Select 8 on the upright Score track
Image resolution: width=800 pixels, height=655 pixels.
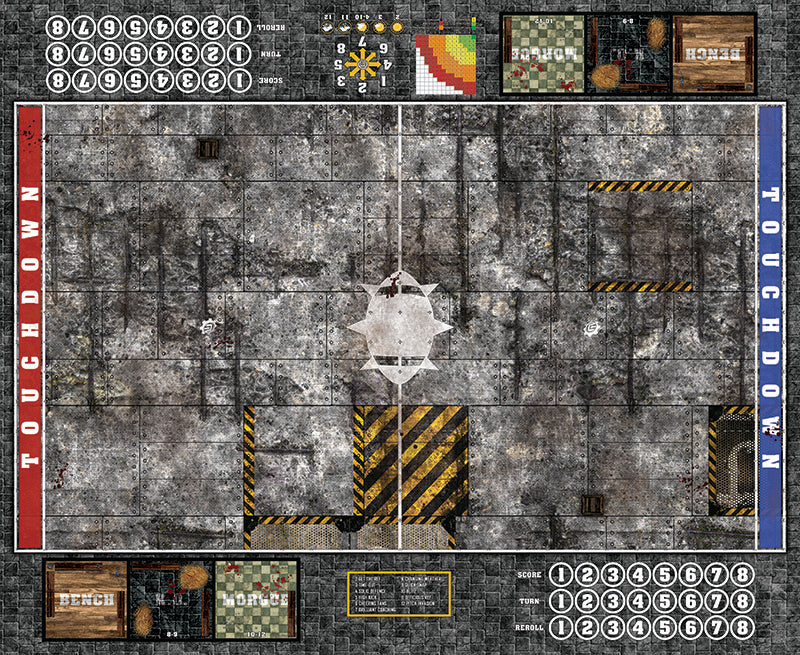(x=741, y=575)
